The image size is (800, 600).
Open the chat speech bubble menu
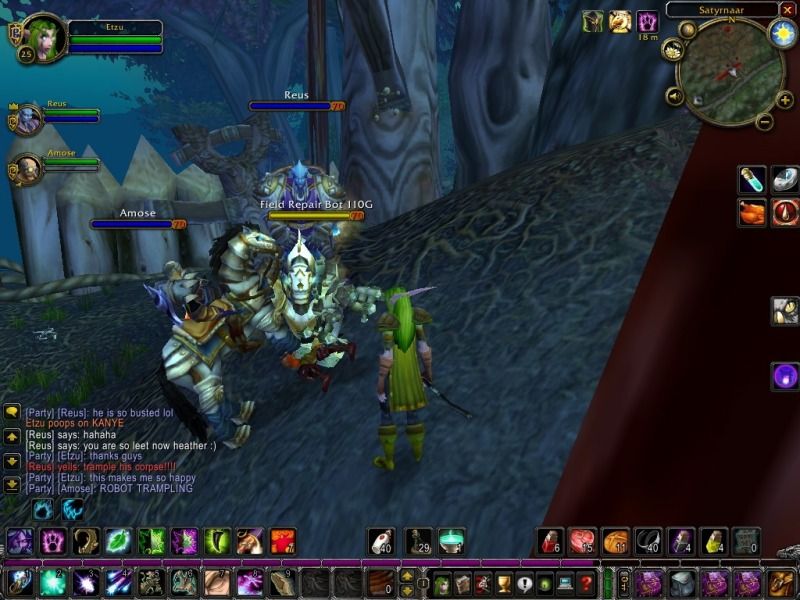click(12, 412)
